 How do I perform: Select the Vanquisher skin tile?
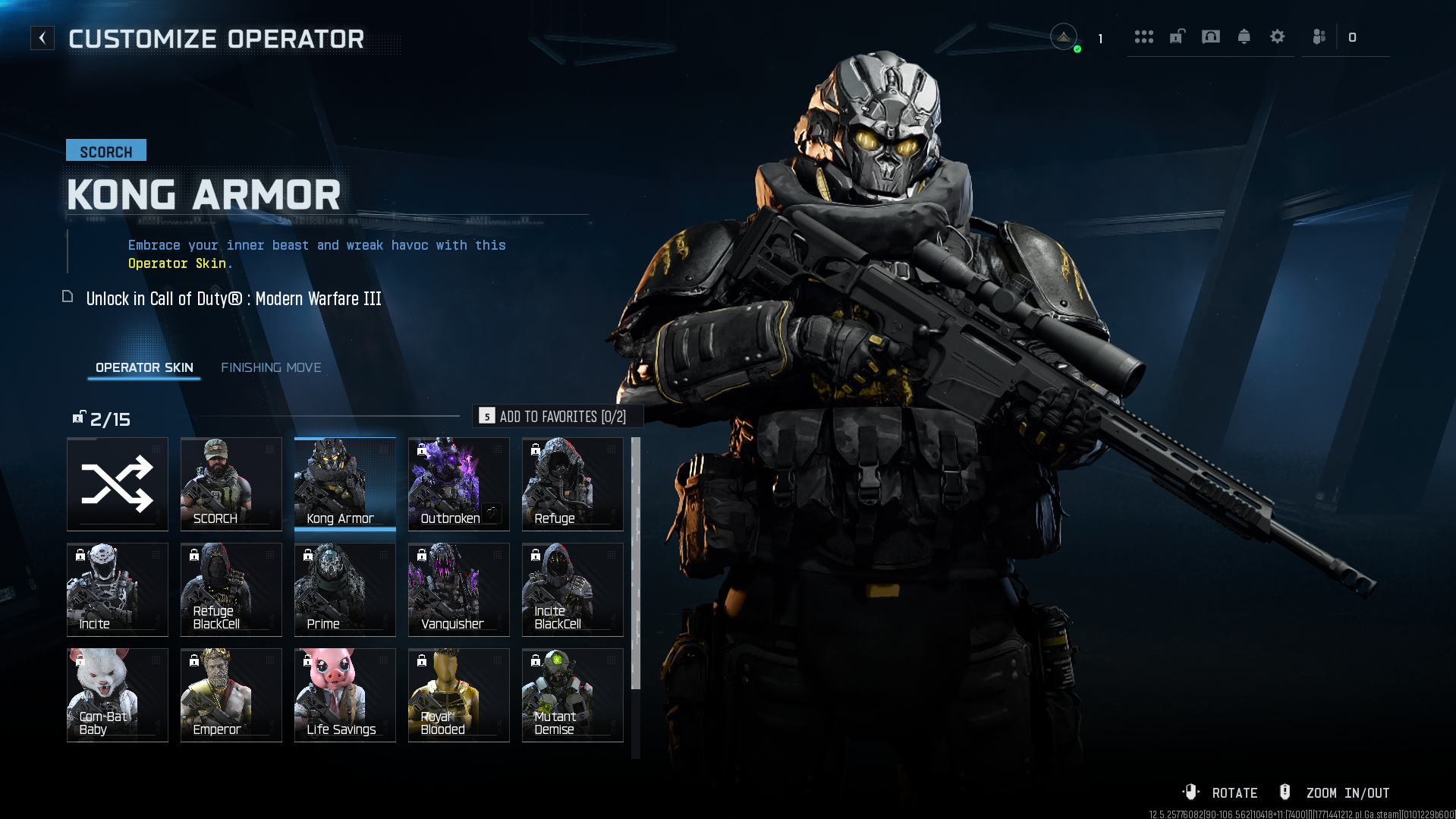(x=459, y=589)
